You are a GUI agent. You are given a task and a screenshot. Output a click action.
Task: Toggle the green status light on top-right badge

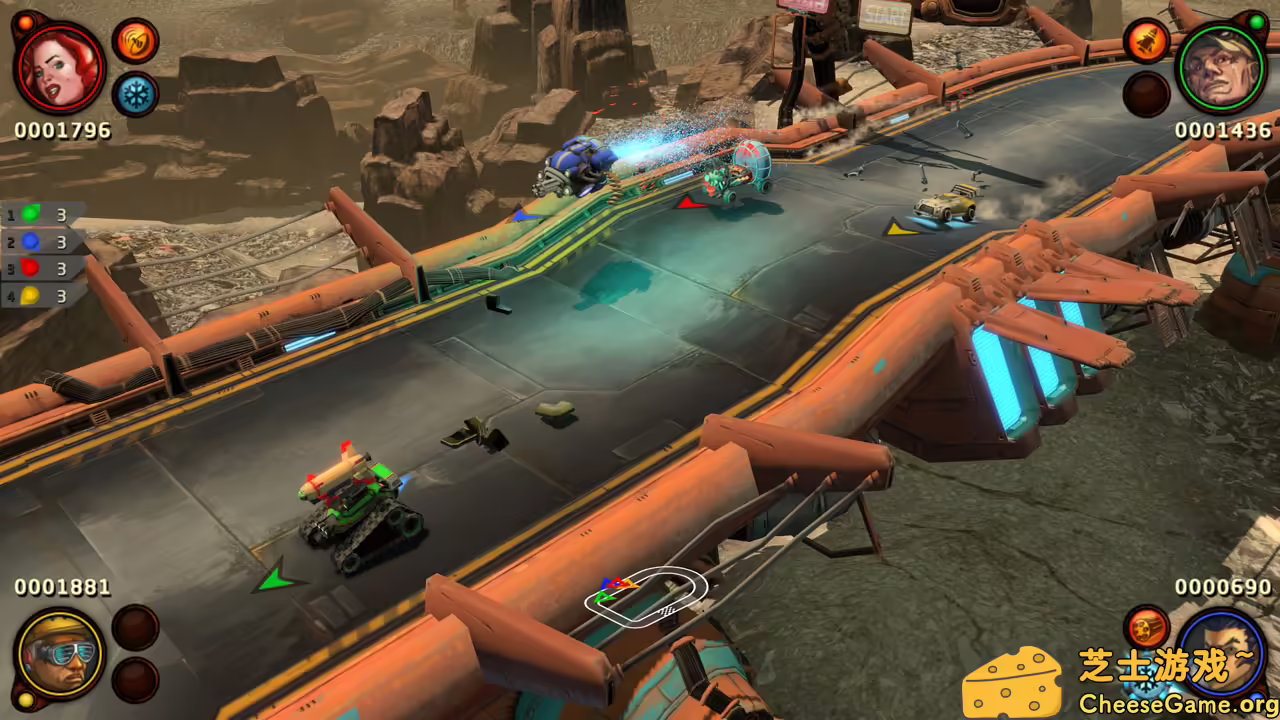[x=1256, y=21]
